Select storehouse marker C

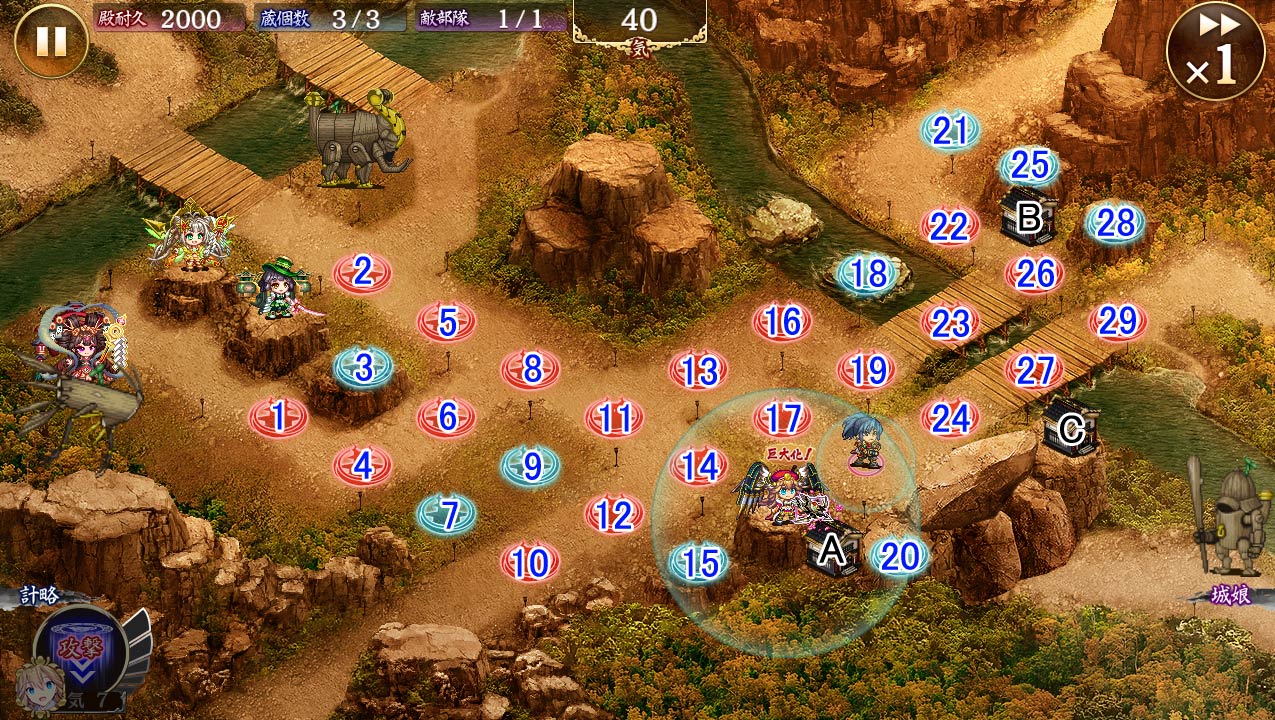(1070, 430)
